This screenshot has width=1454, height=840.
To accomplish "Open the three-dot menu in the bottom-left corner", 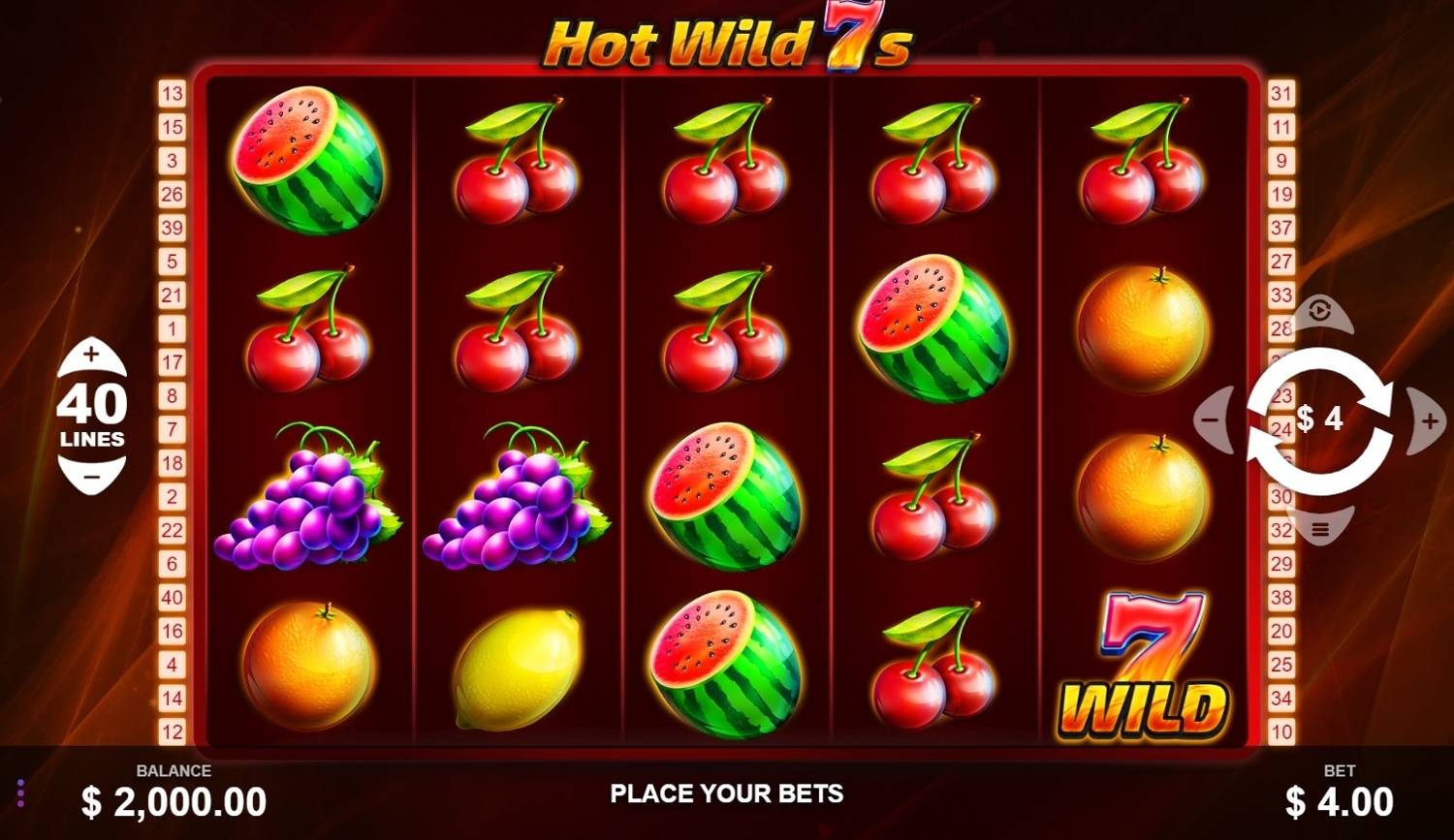I will point(19,794).
